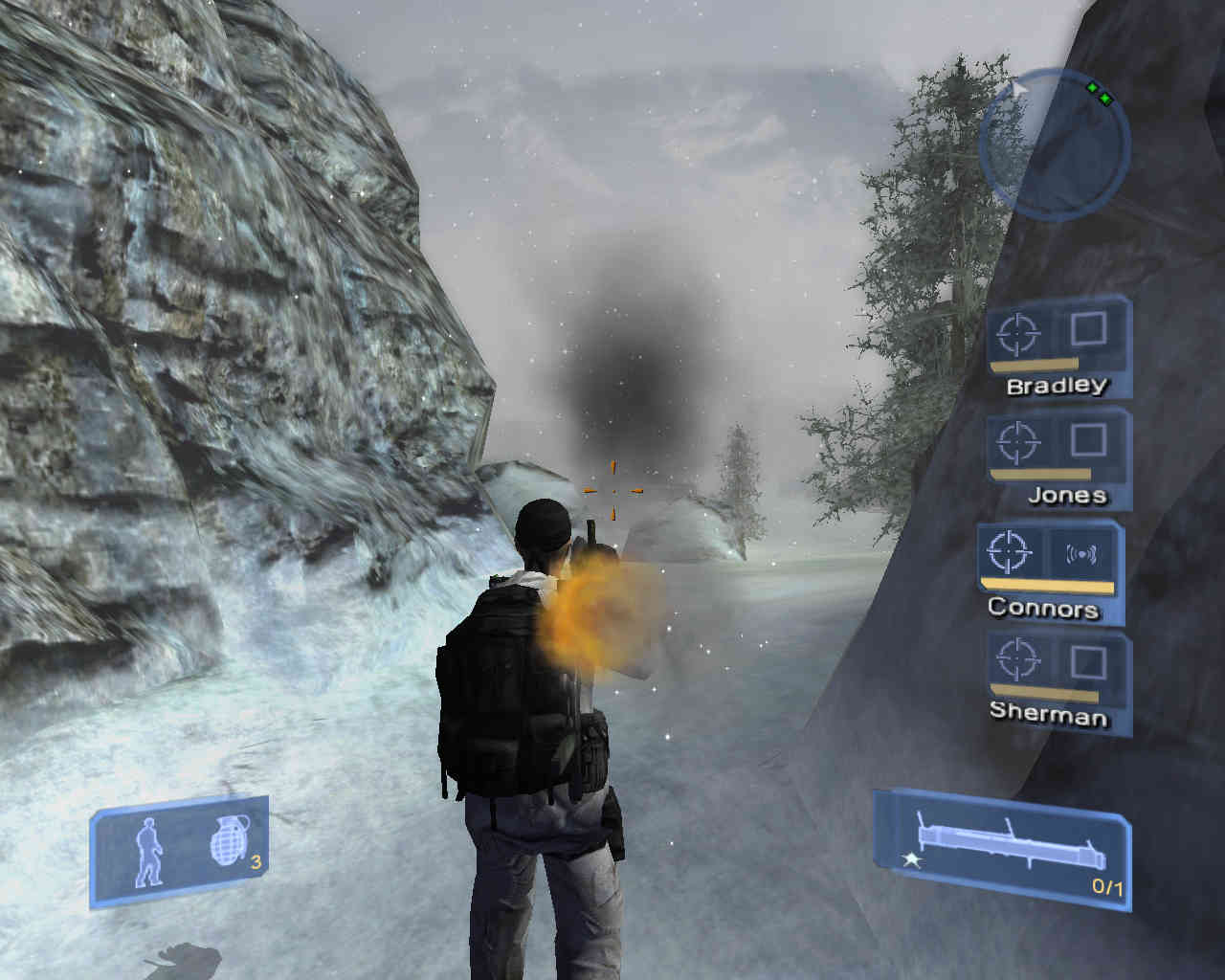This screenshot has height=980, width=1225.
Task: Click the circular radar minimap
Action: click(x=1054, y=143)
